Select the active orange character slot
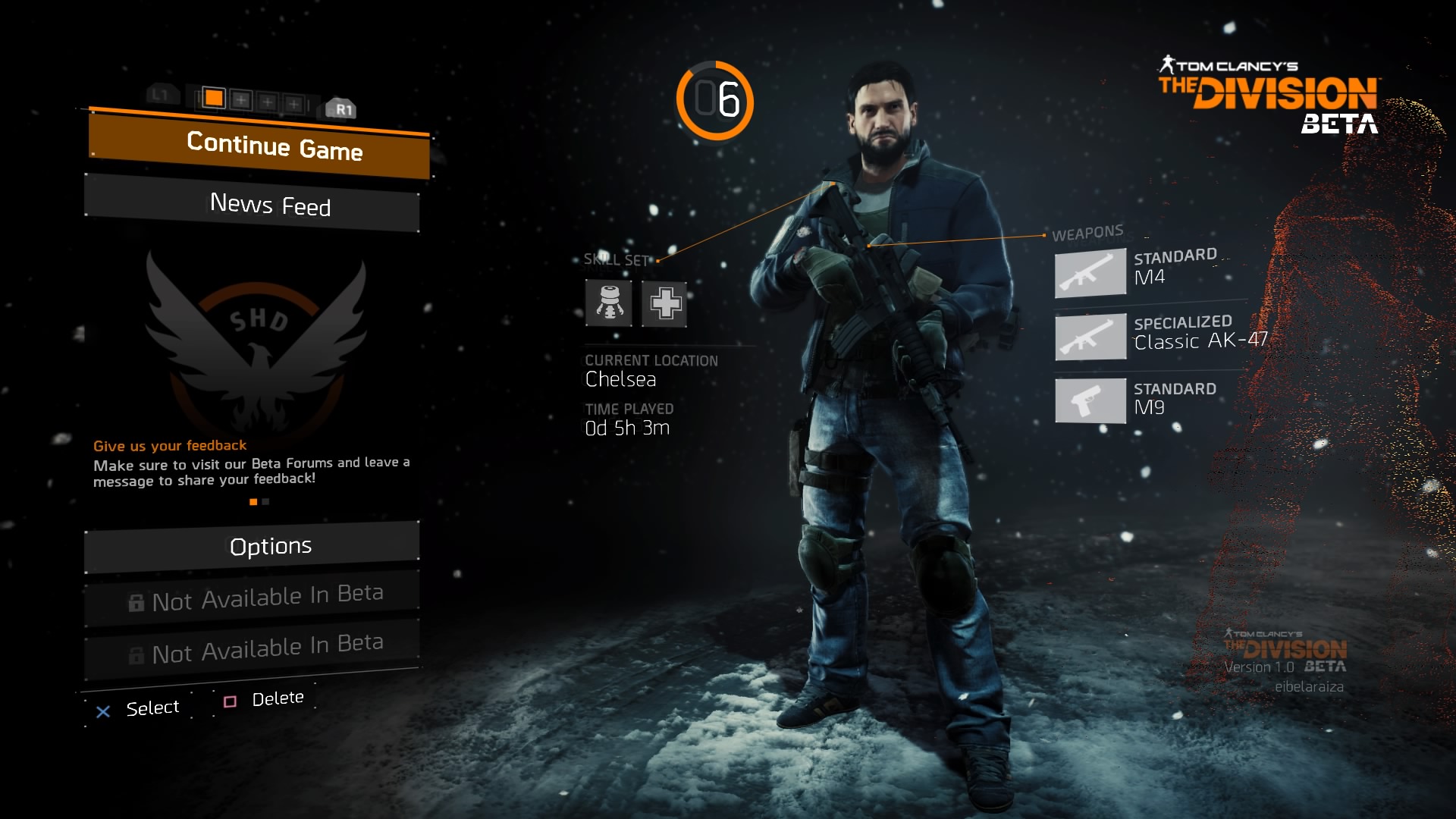1456x819 pixels. [x=215, y=98]
